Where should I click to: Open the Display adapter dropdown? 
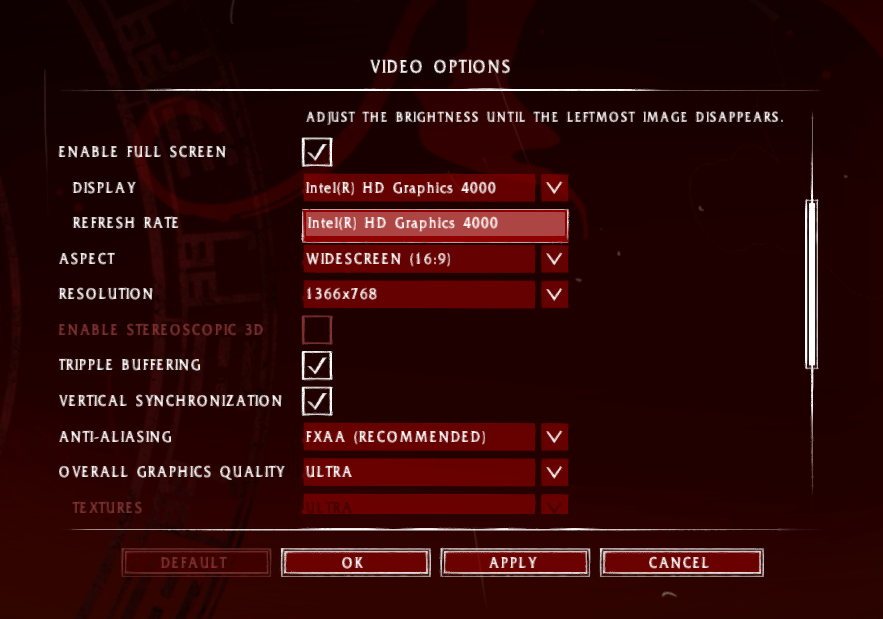pyautogui.click(x=554, y=187)
